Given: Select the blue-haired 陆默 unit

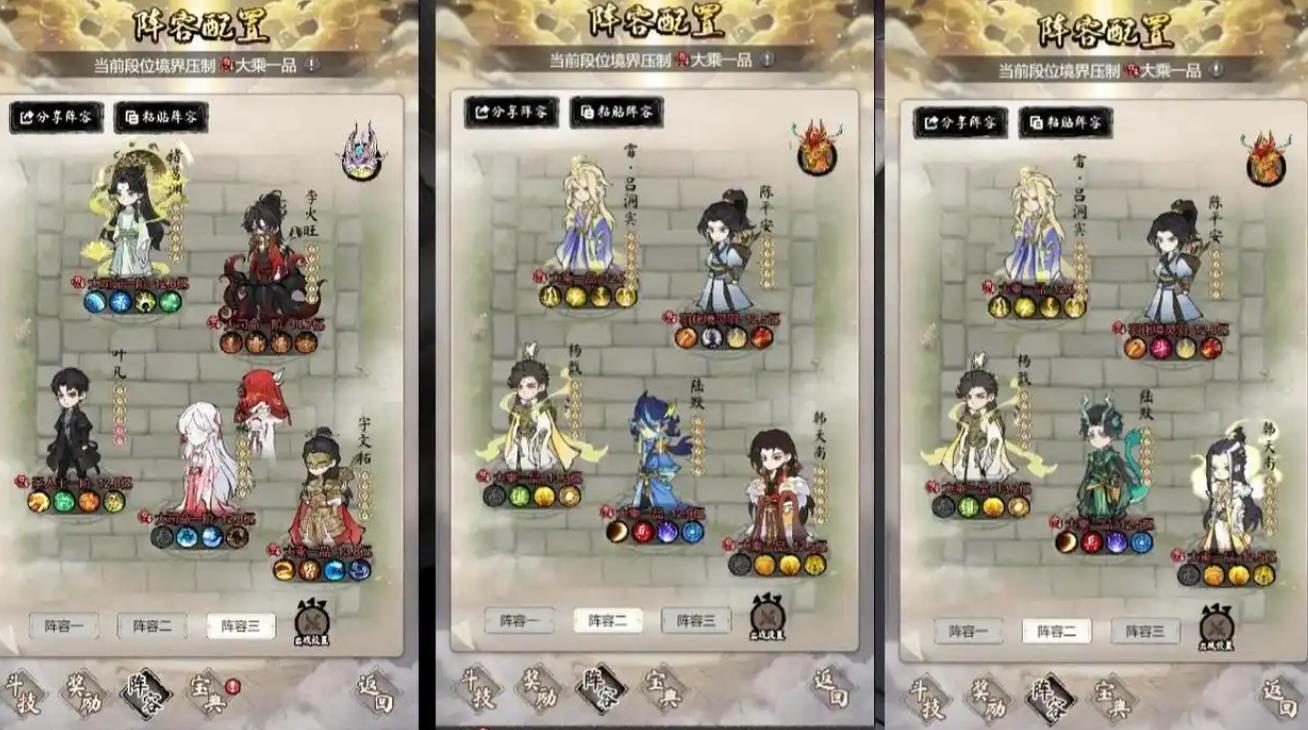Looking at the screenshot, I should (x=659, y=455).
